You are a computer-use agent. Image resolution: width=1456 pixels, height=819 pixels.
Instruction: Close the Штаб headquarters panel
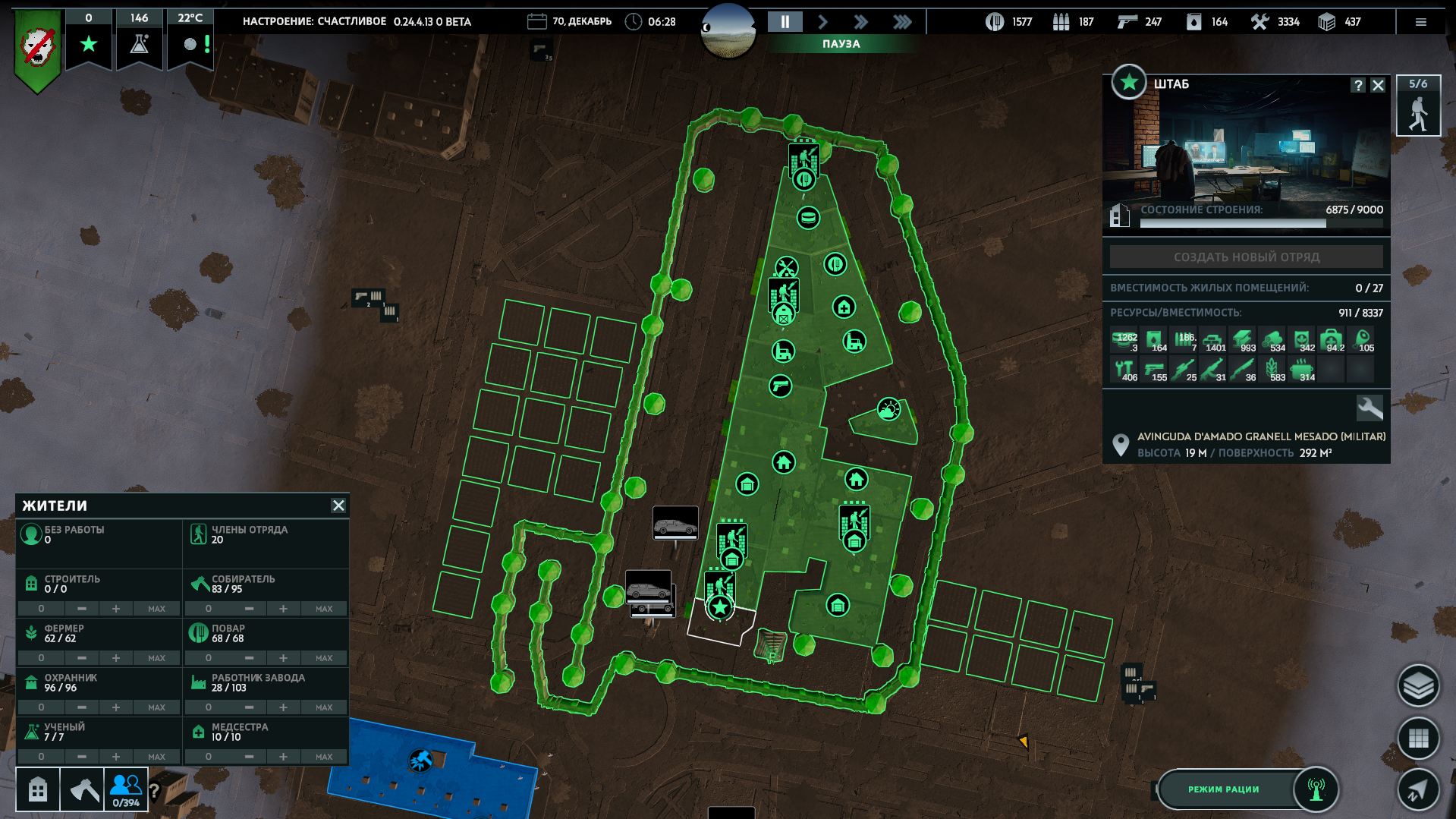point(1378,85)
